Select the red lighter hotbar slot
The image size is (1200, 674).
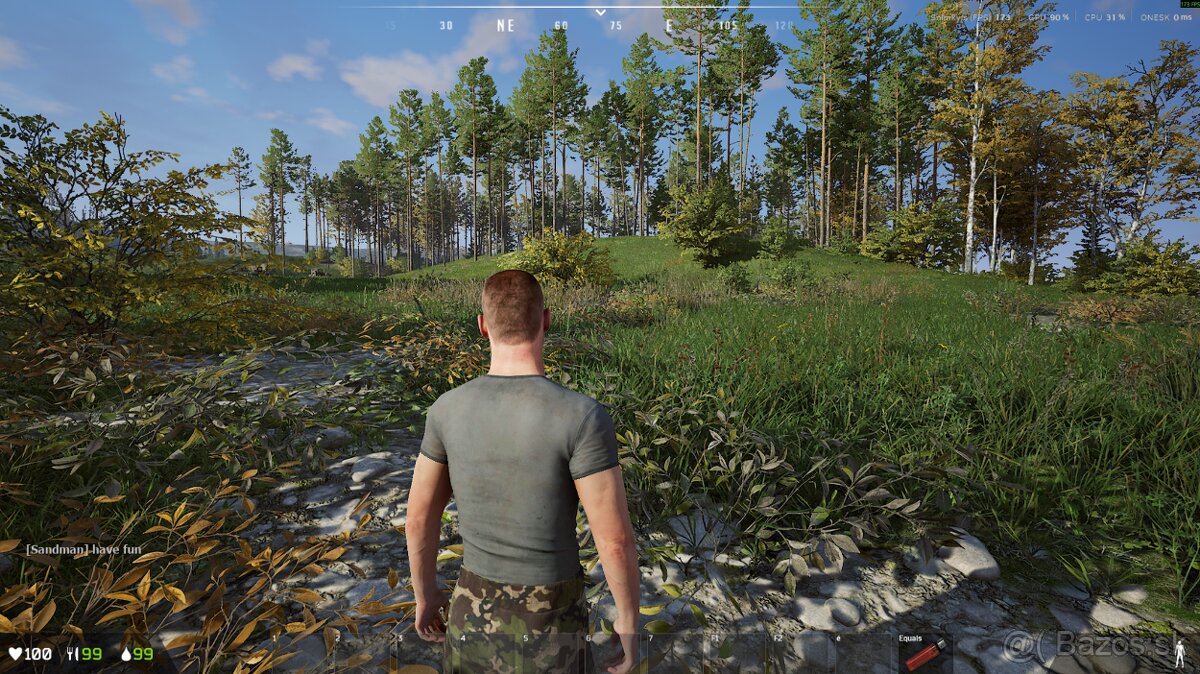924,654
